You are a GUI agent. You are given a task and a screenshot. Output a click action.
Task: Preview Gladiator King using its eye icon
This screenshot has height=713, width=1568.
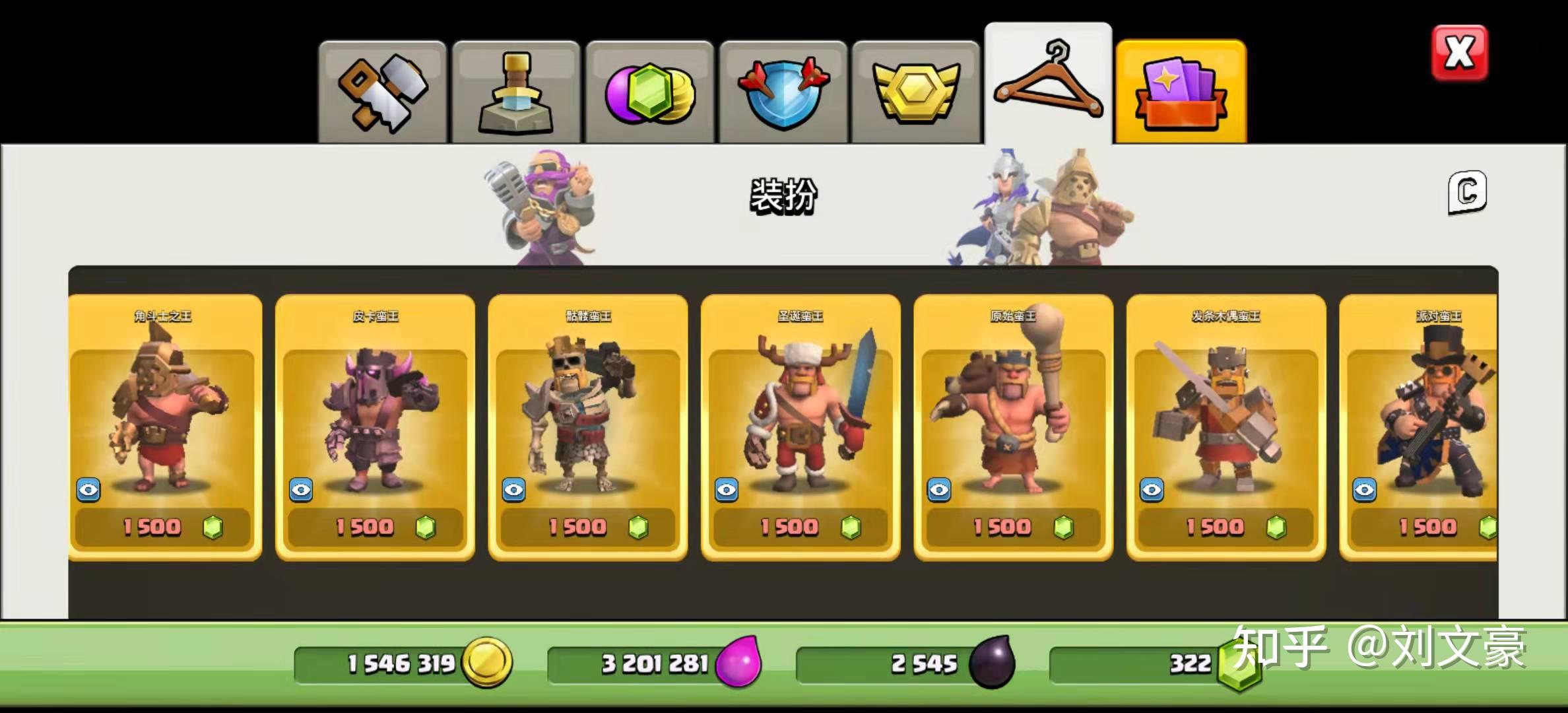[x=88, y=490]
